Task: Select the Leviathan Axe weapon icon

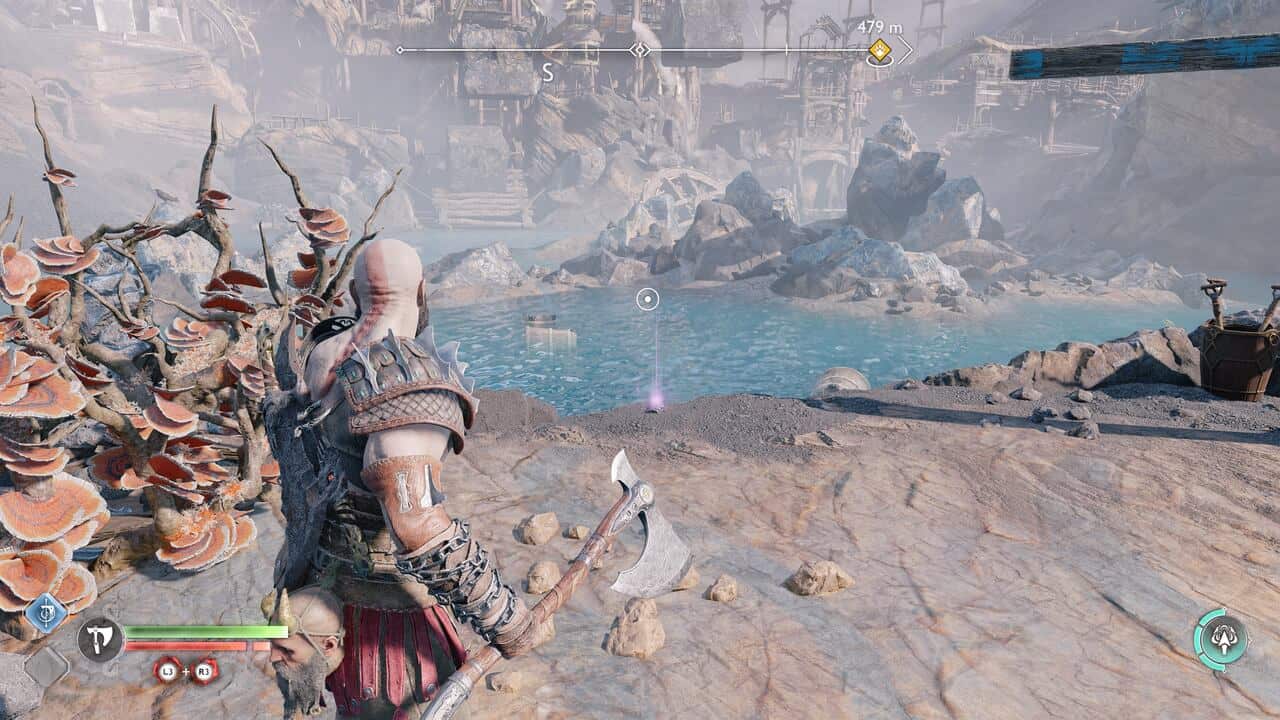Action: [100, 639]
